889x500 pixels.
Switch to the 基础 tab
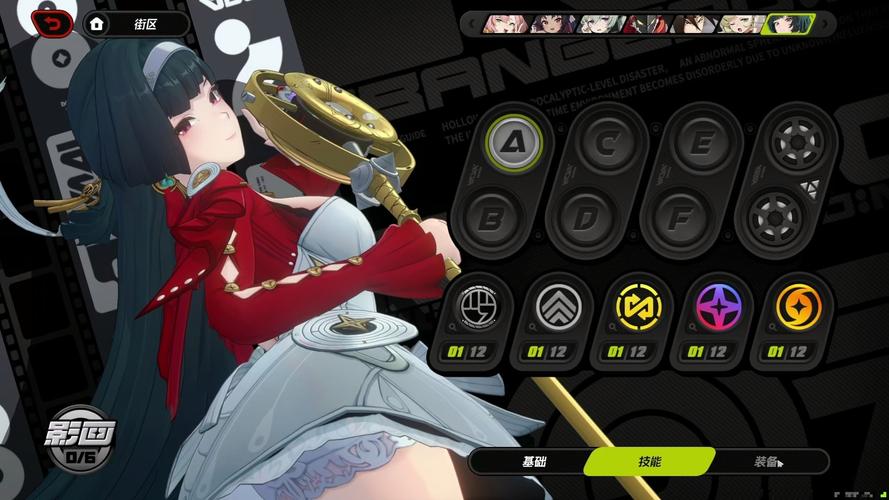(x=534, y=461)
